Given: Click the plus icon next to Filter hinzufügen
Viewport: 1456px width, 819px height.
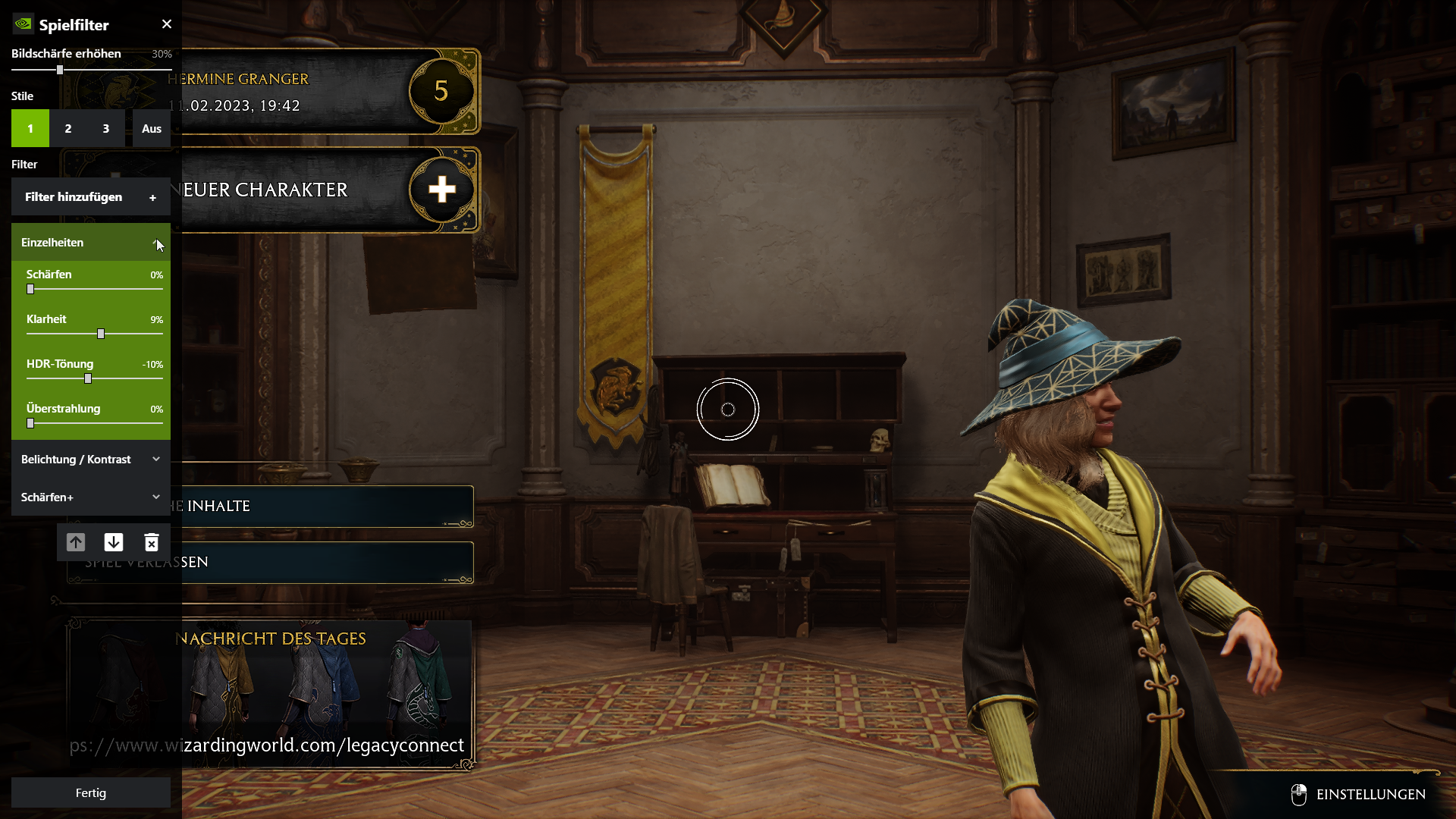Looking at the screenshot, I should click(152, 196).
